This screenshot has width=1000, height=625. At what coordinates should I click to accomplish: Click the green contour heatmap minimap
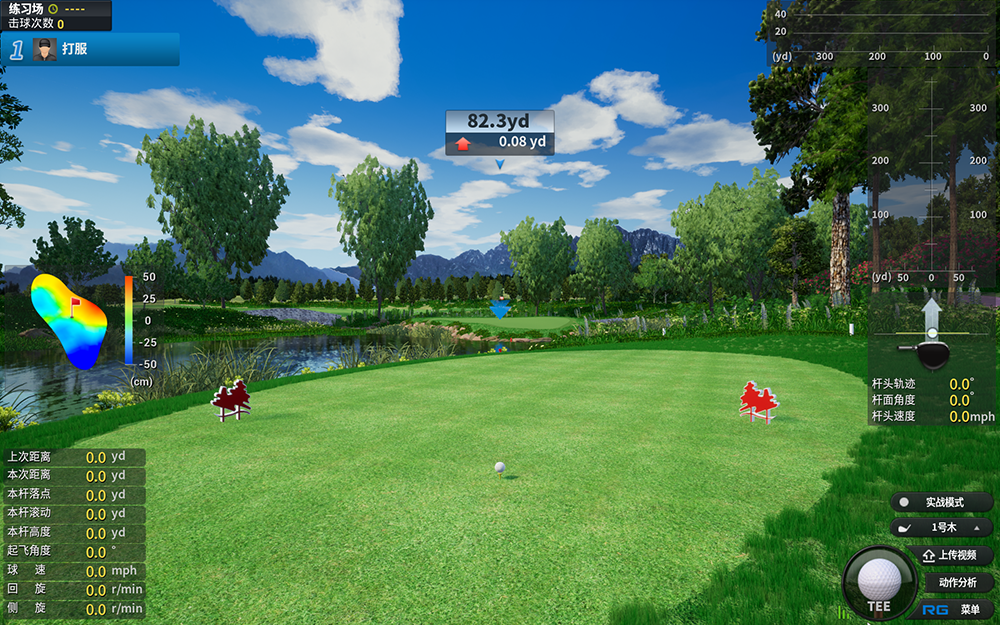(x=70, y=318)
